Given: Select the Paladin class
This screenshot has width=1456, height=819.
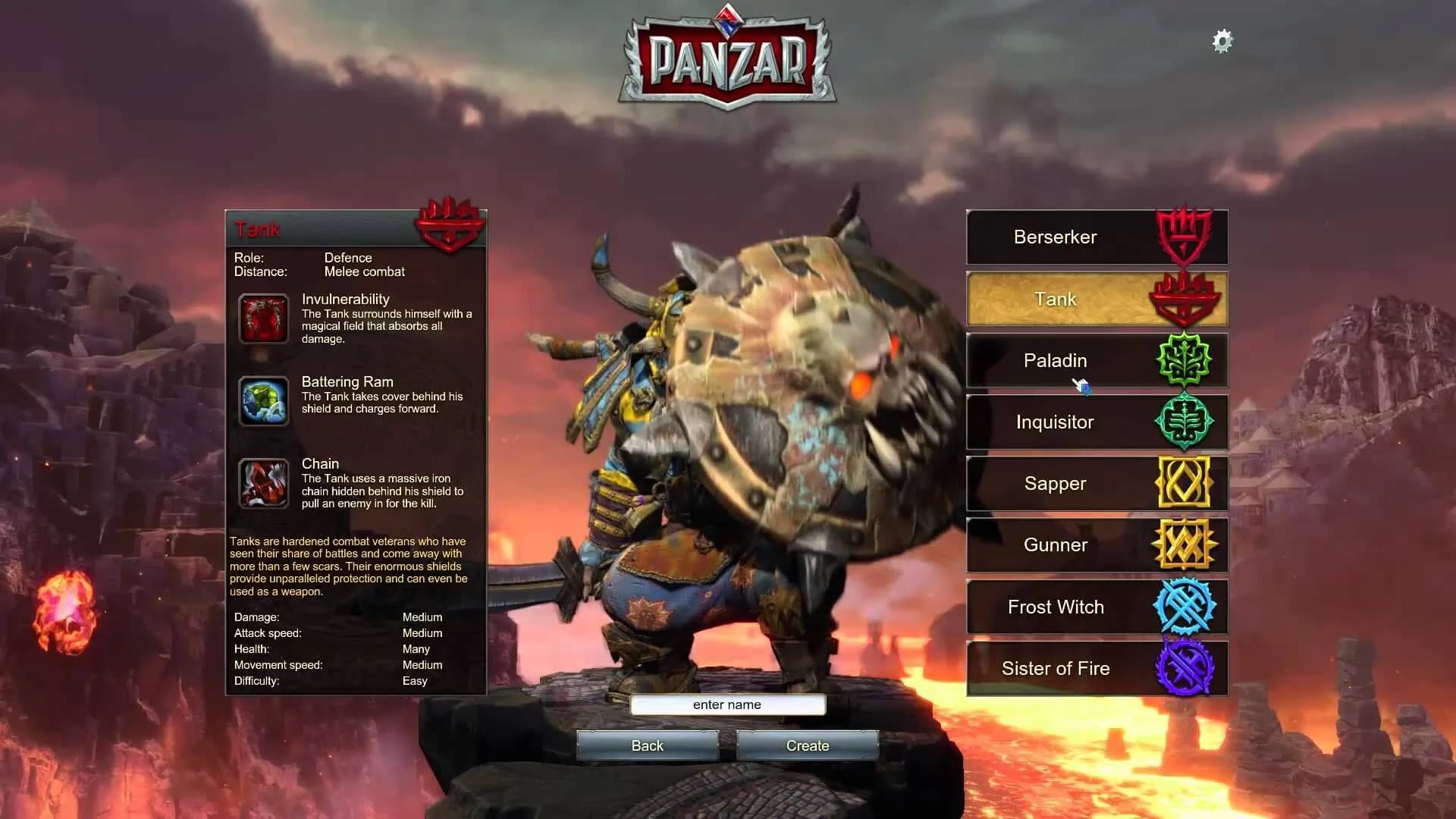Looking at the screenshot, I should 1056,361.
